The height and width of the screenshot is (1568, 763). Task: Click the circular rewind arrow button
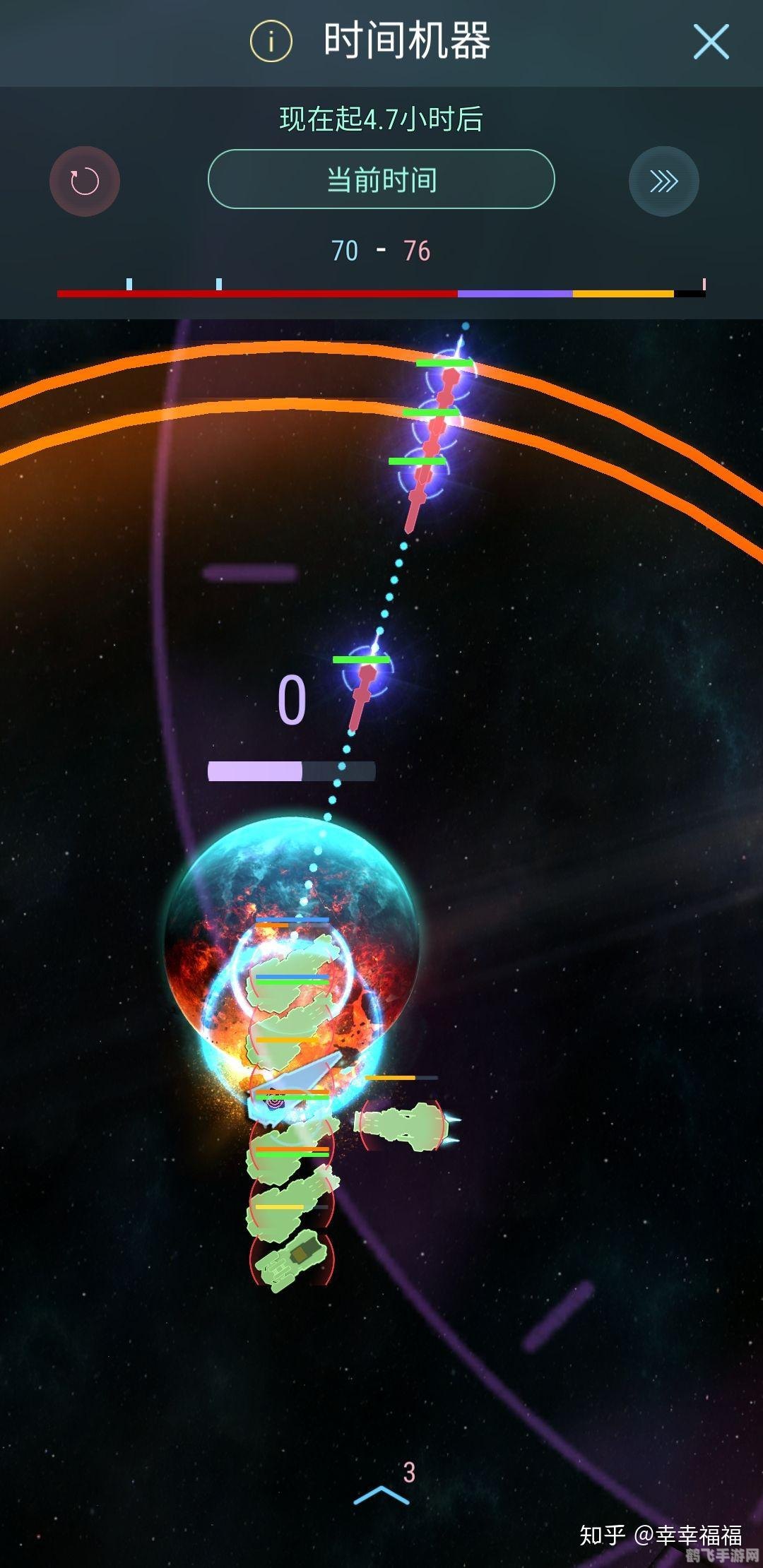(85, 182)
